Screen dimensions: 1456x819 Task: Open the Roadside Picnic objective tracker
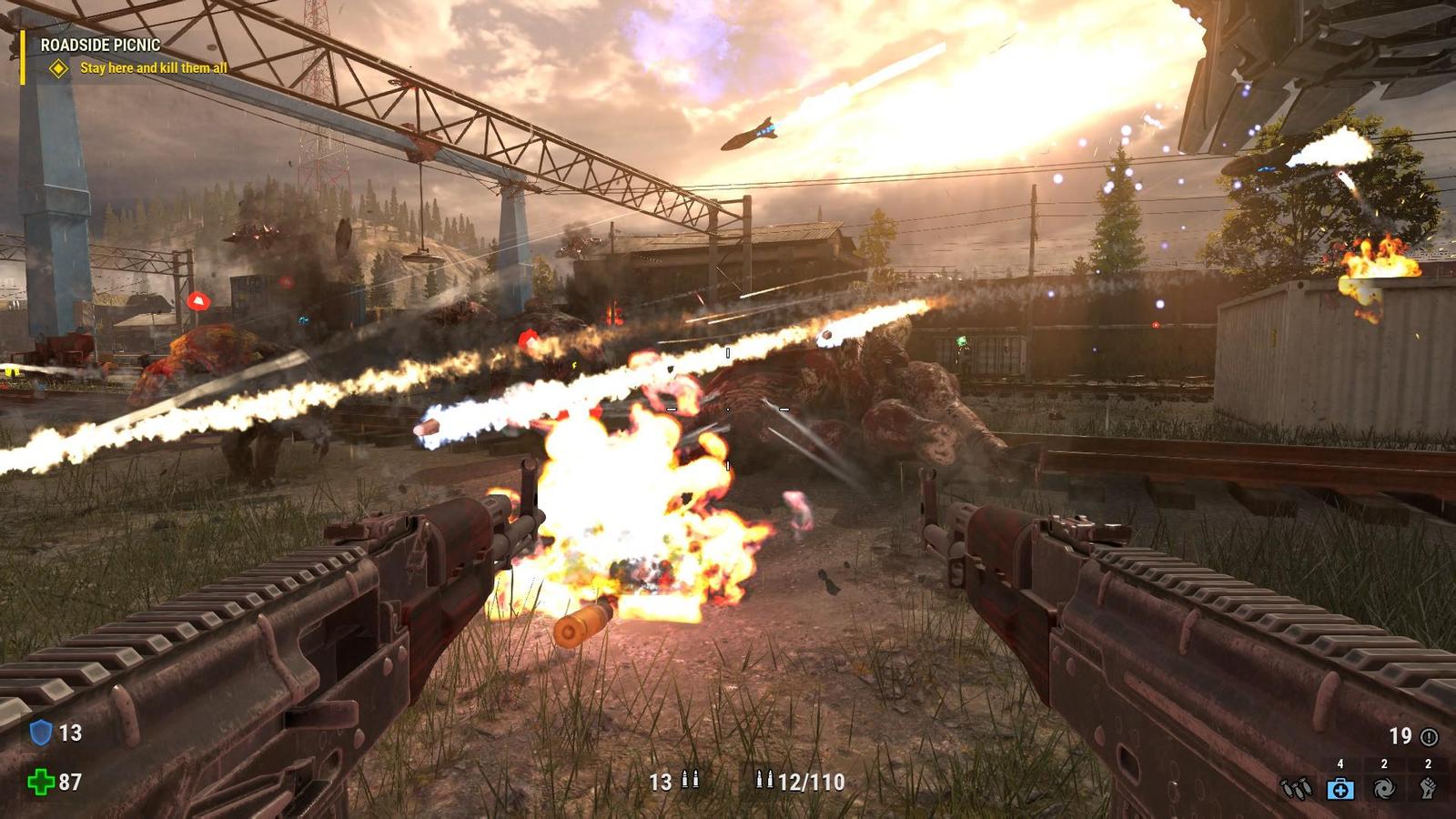[x=100, y=45]
